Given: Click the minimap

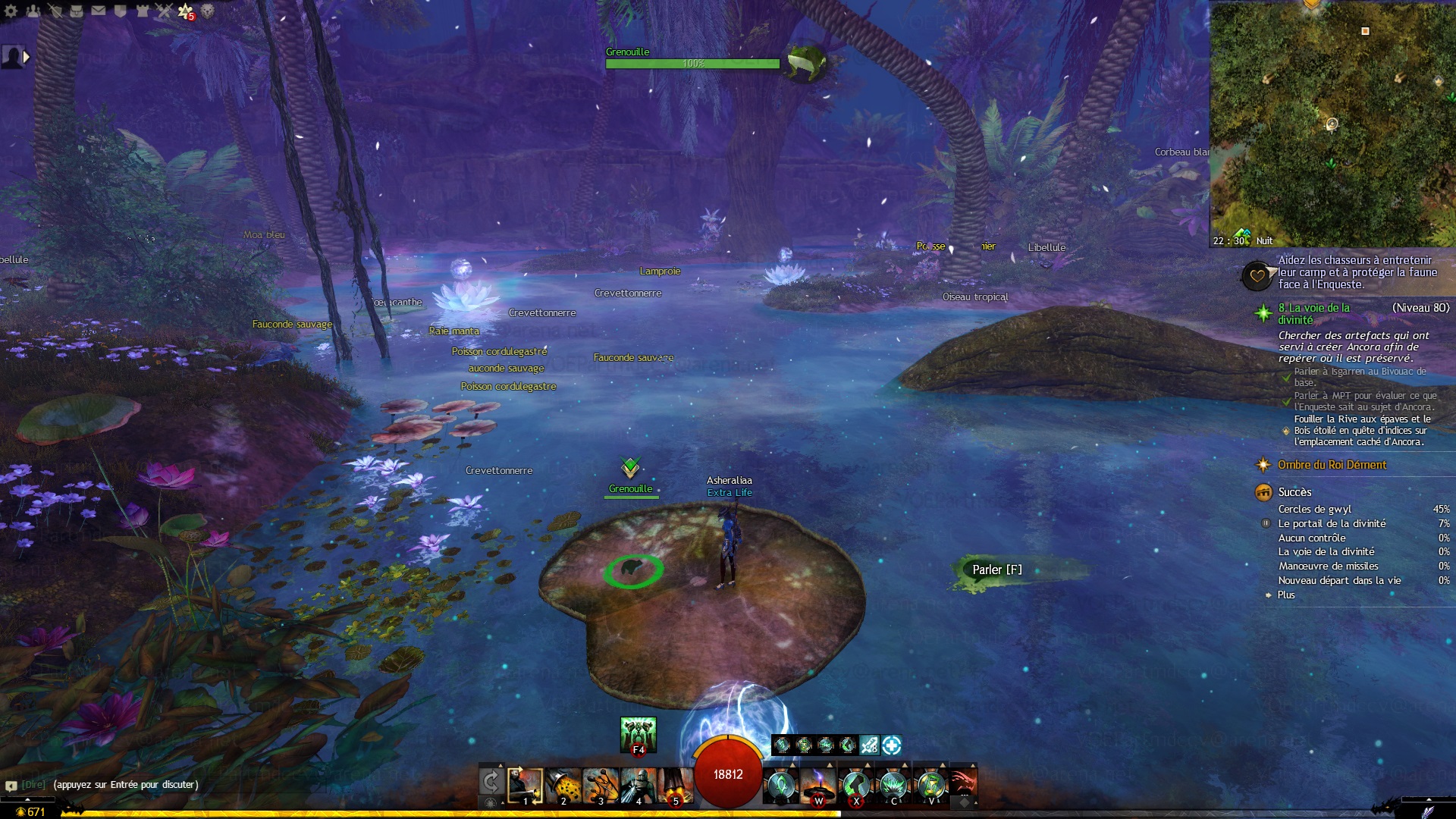Looking at the screenshot, I should 1332,121.
